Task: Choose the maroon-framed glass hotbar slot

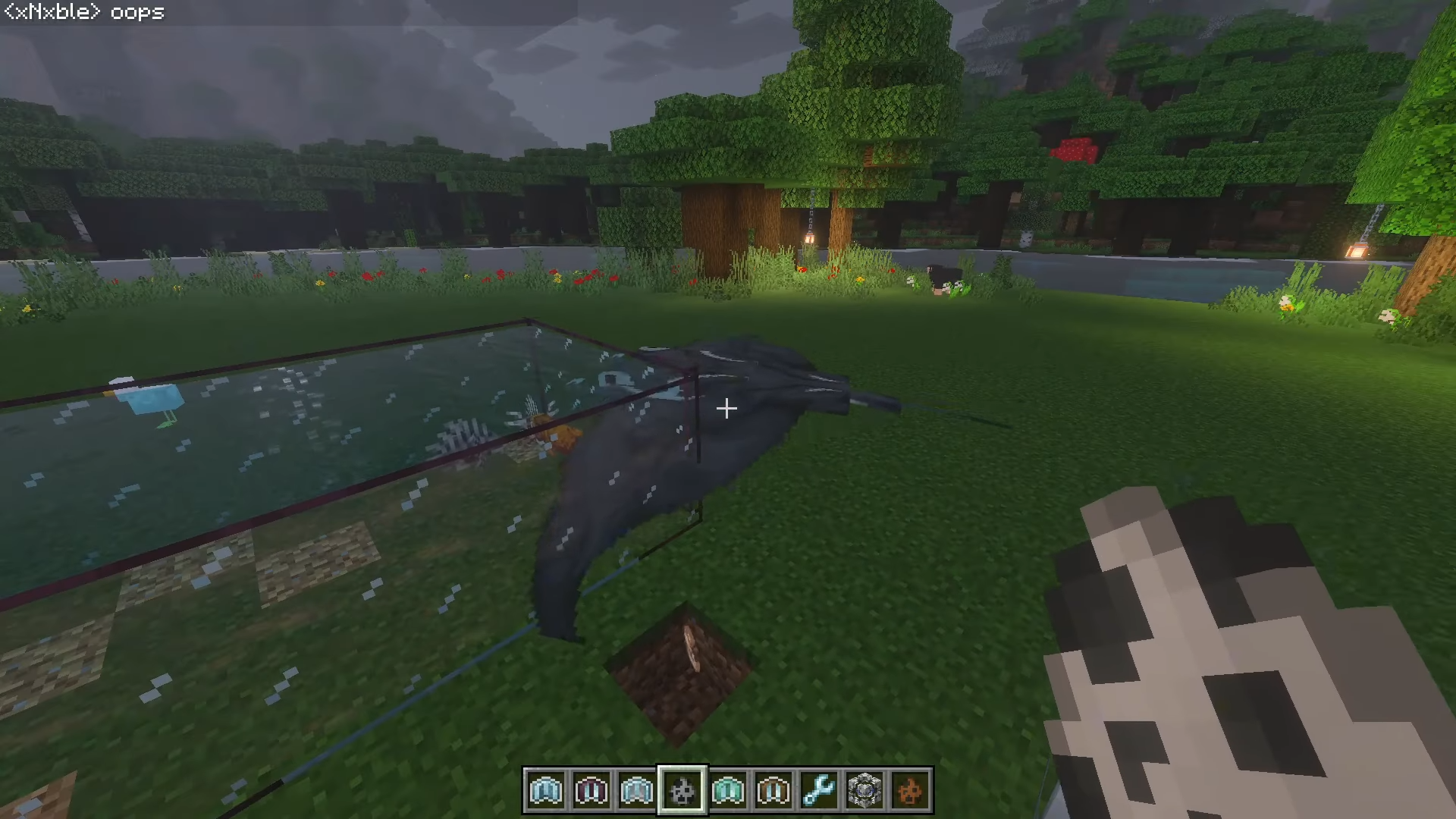Action: [x=591, y=791]
